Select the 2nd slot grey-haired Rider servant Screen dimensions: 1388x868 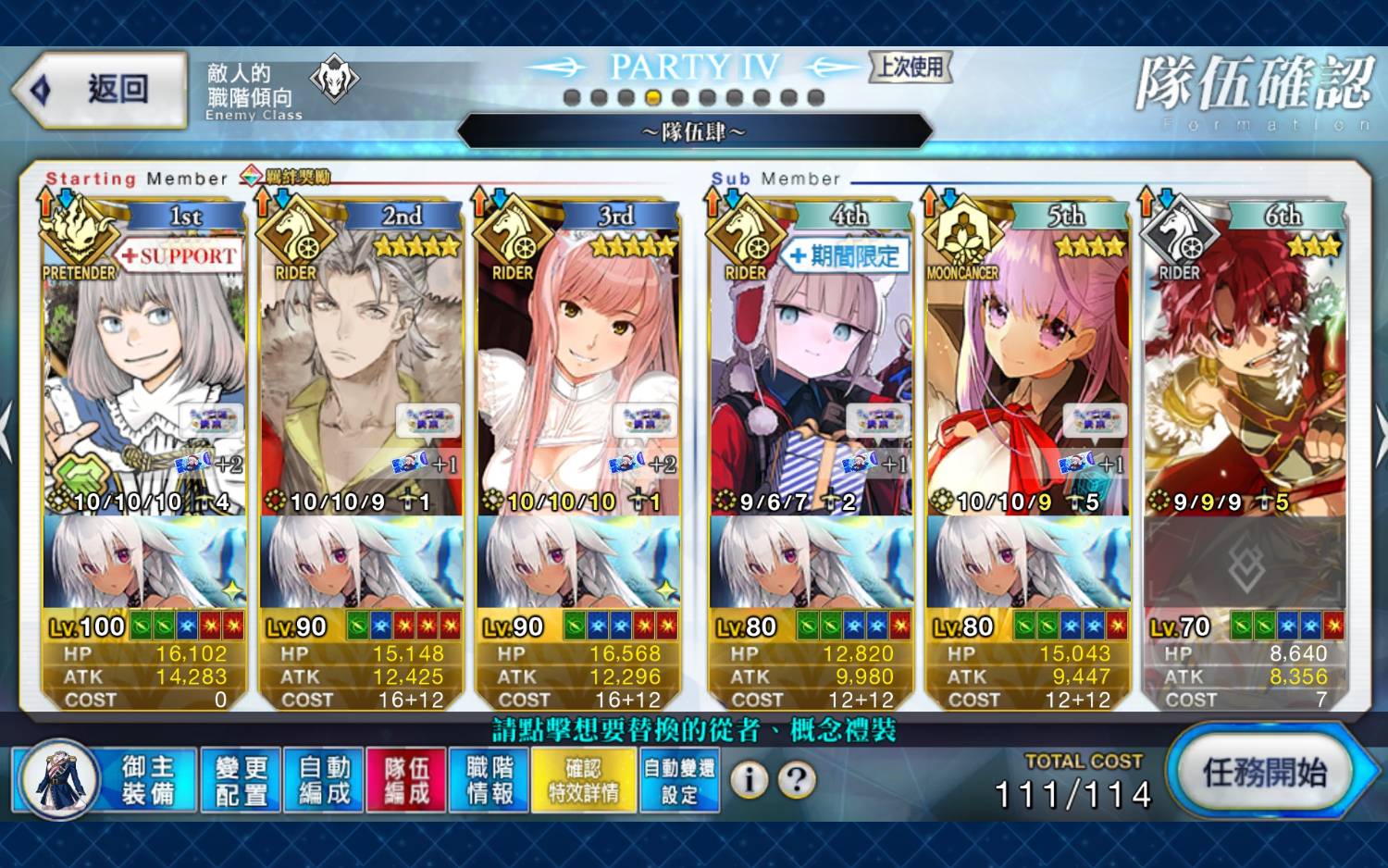coord(362,370)
